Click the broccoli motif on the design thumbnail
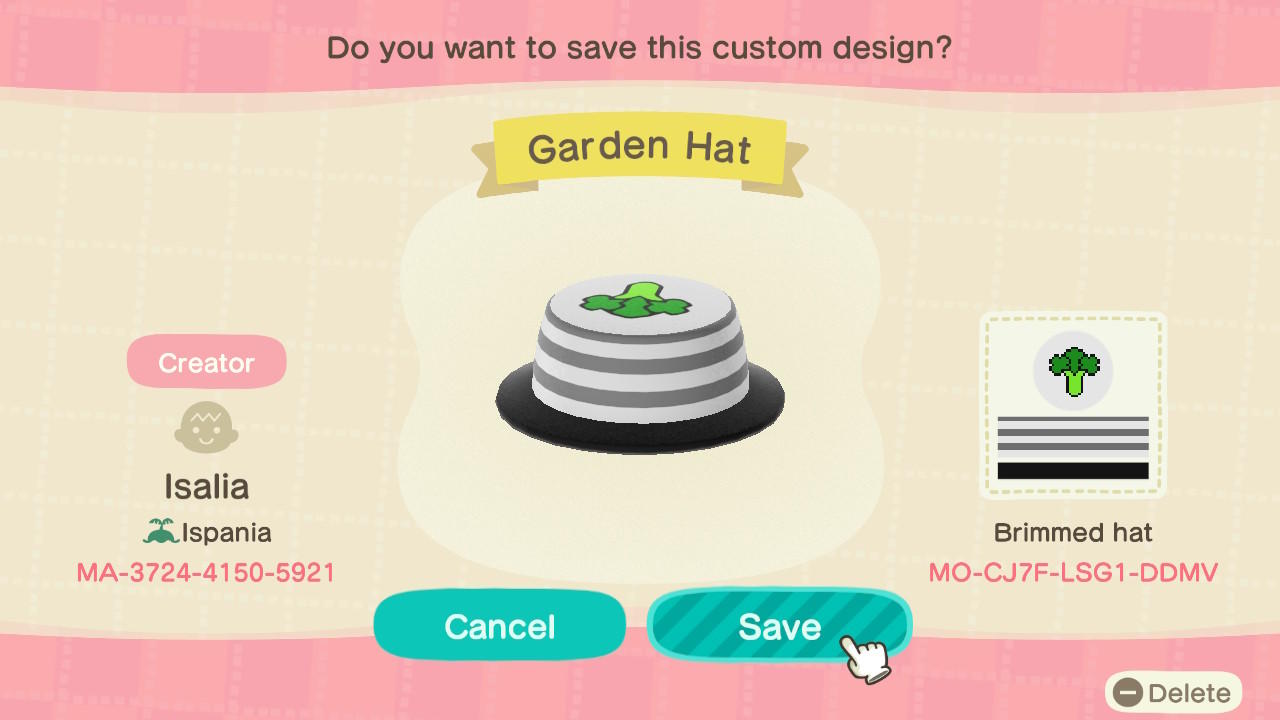 1073,368
